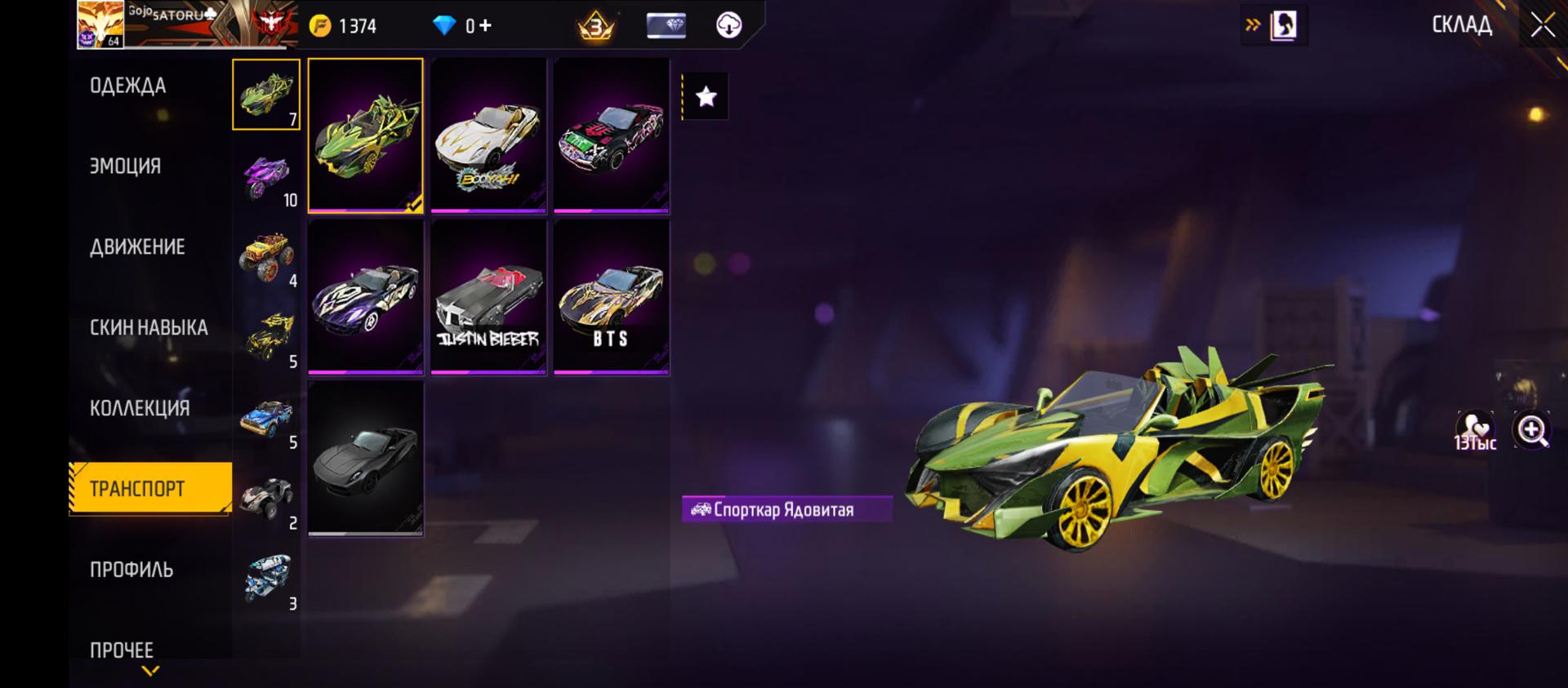
Task: Select the ДВИЖЕНИЕ category
Action: pyautogui.click(x=137, y=246)
